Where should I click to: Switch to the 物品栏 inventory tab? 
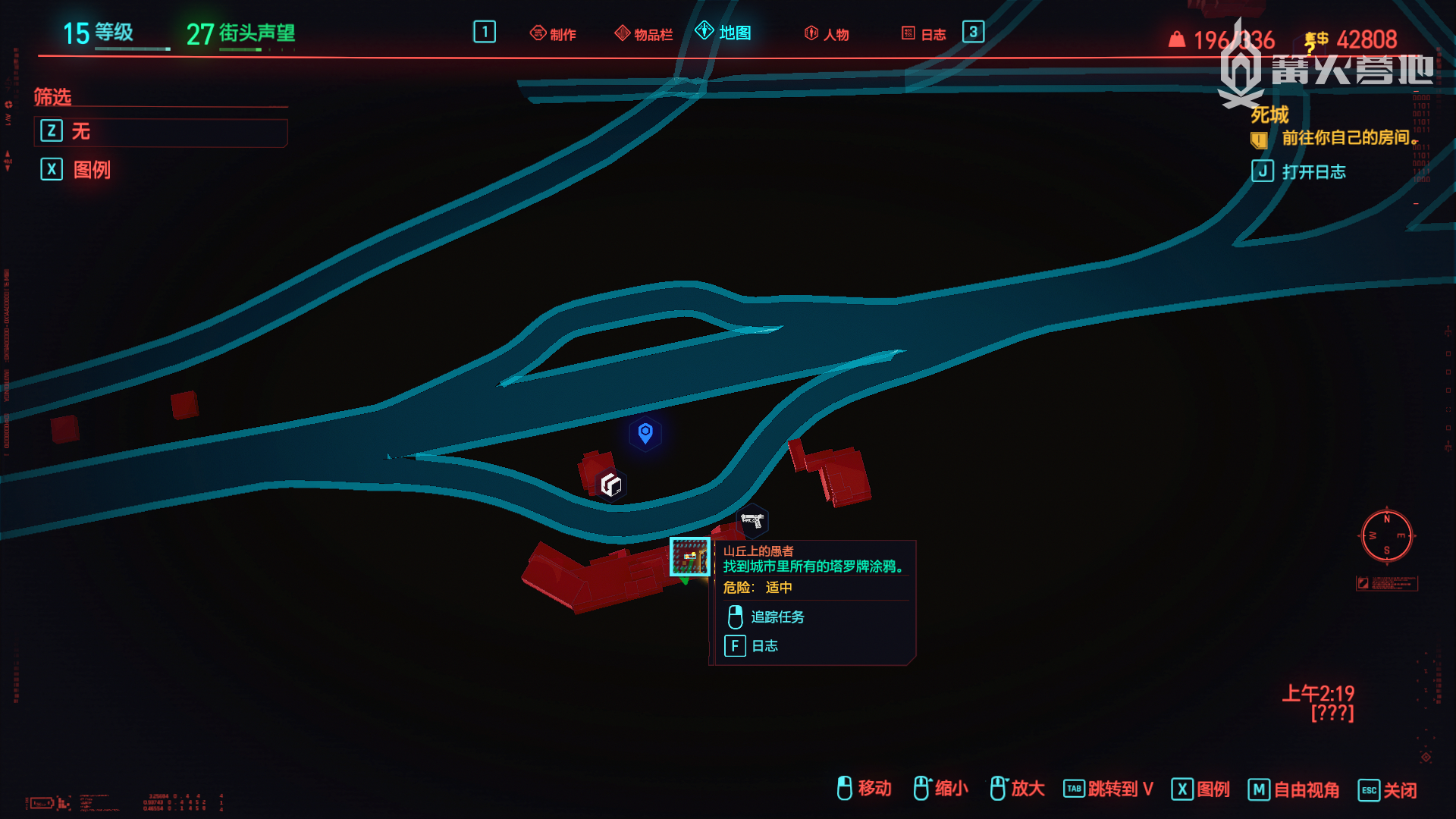644,33
